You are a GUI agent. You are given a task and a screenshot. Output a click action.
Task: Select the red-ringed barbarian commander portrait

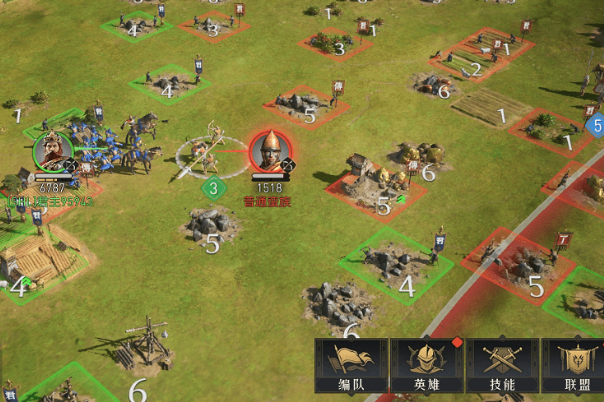click(x=270, y=151)
